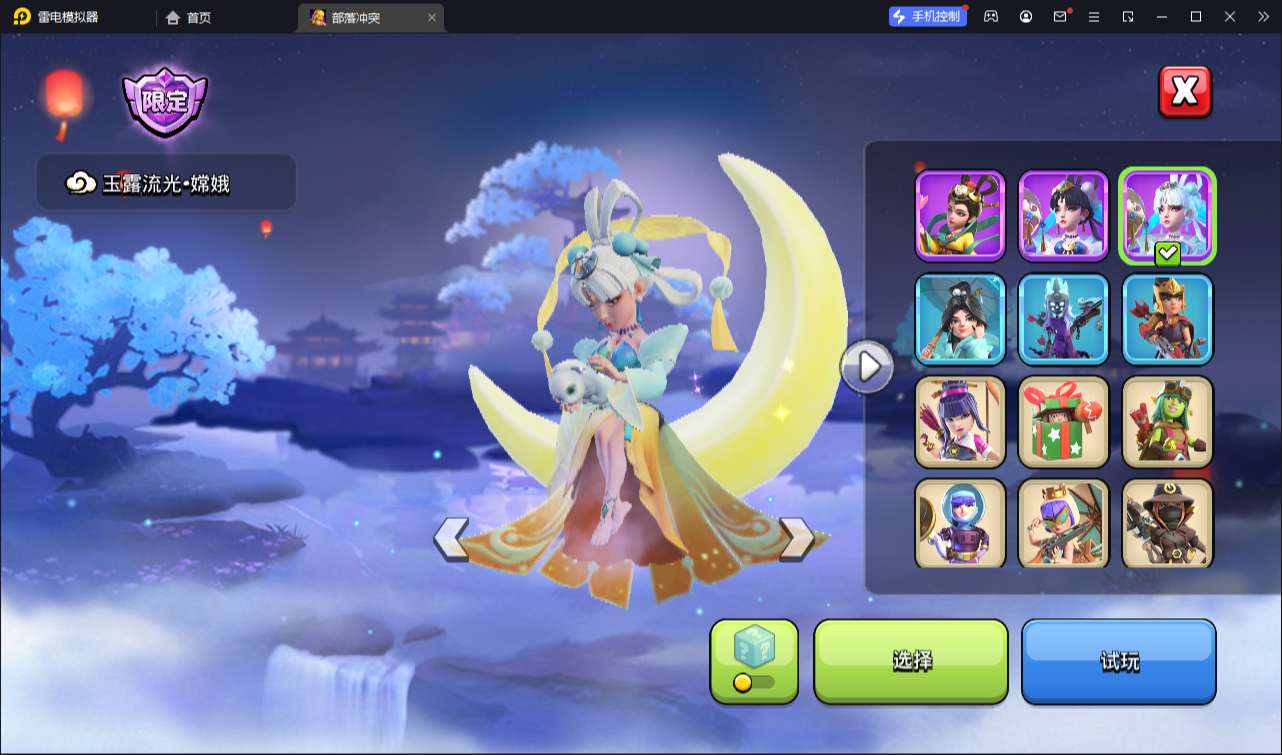
Task: Choose the green gift box skin
Action: 1063,422
